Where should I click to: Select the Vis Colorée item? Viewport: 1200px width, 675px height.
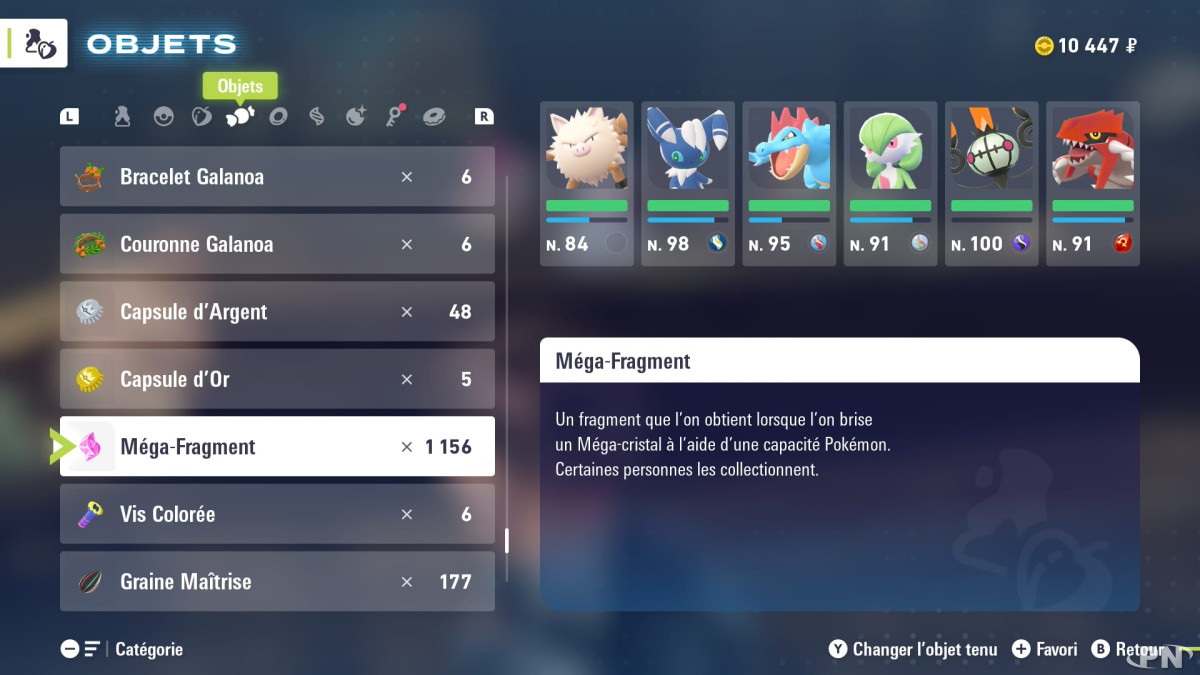click(277, 514)
